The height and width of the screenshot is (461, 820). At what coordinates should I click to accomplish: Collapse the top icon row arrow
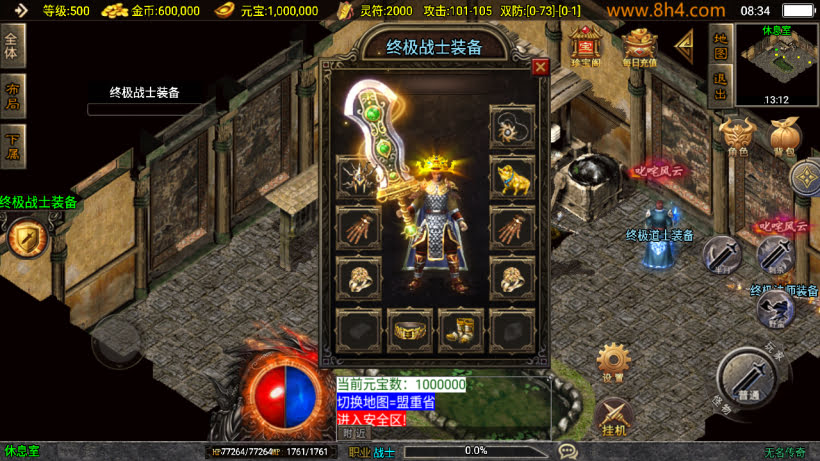coord(686,44)
